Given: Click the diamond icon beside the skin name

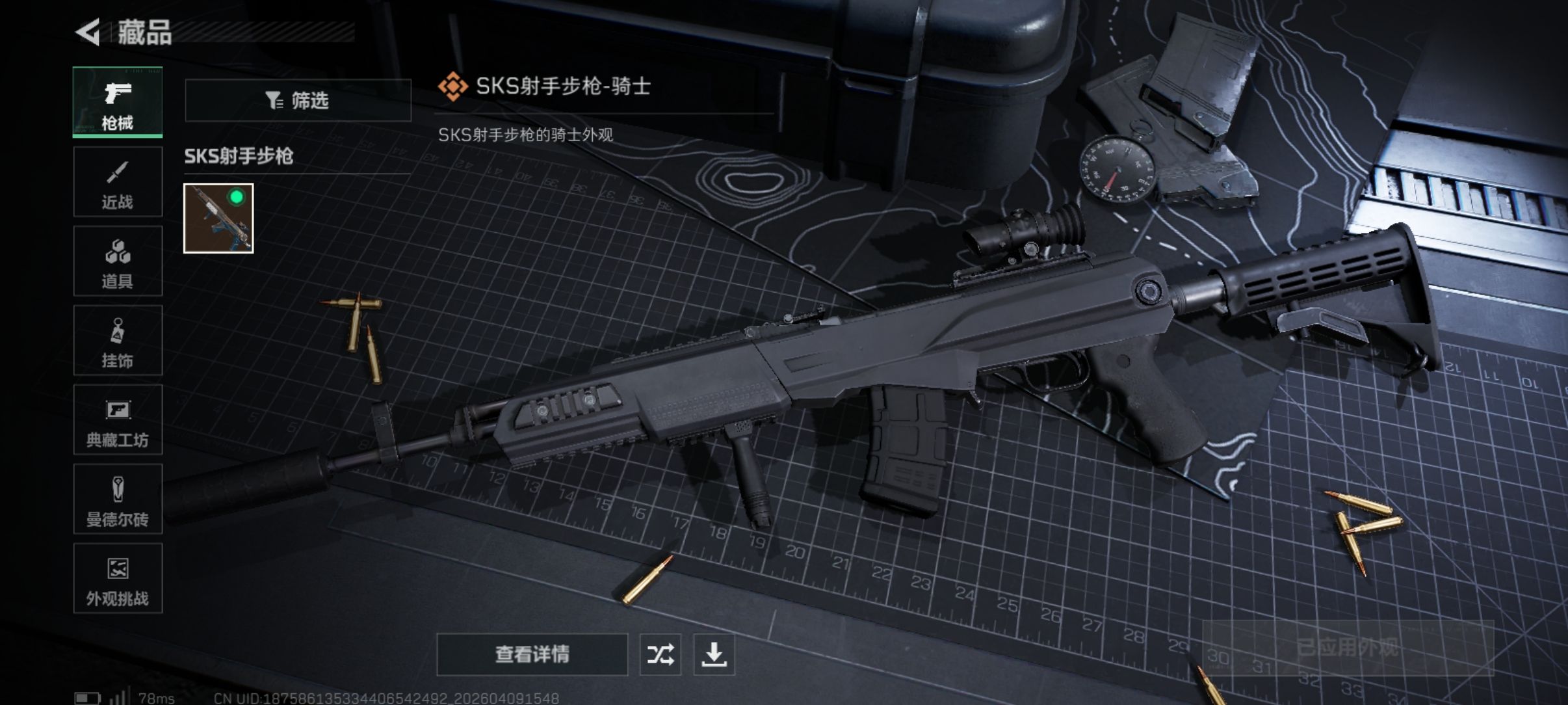Looking at the screenshot, I should point(454,85).
